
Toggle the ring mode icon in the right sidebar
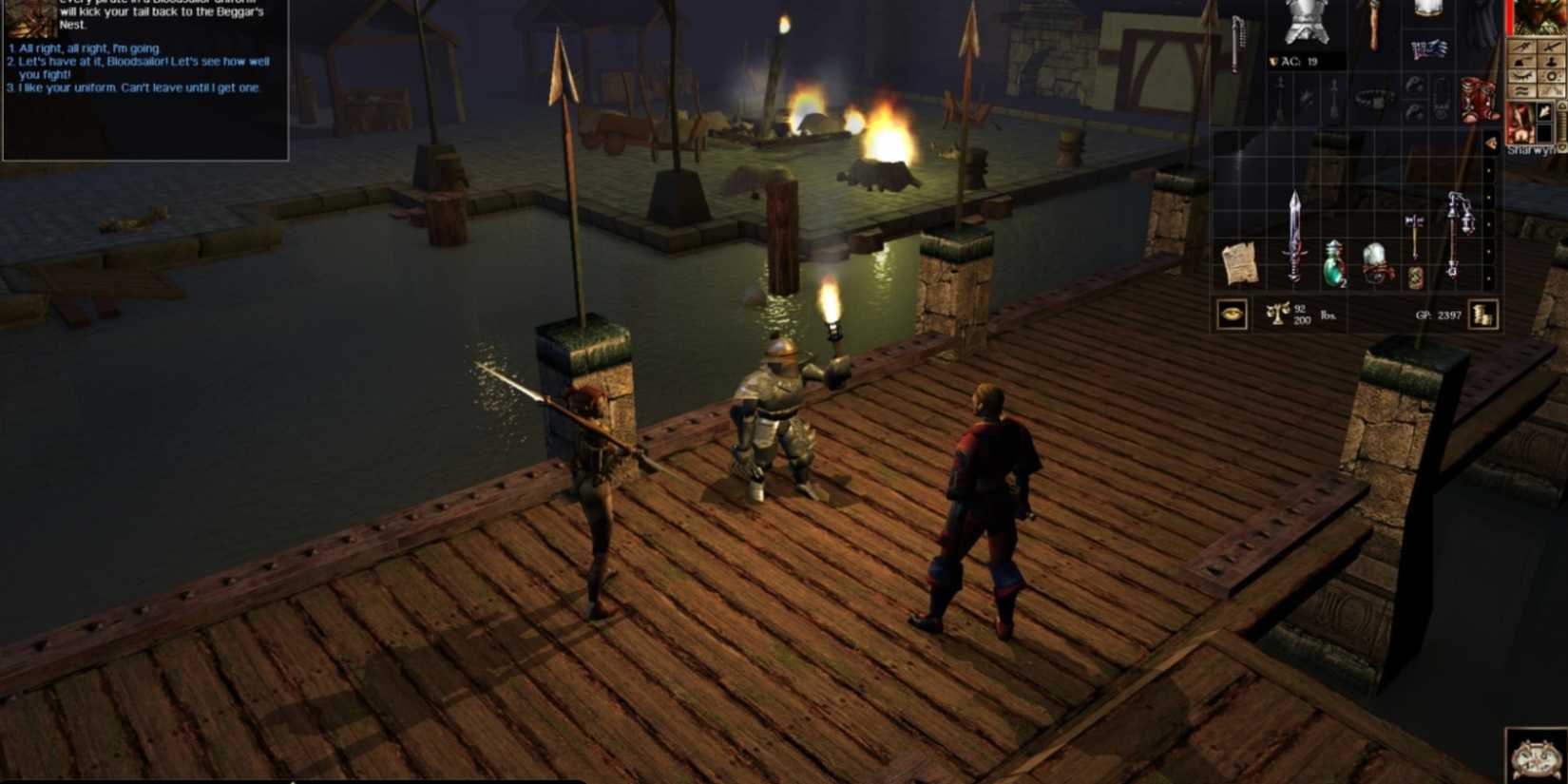point(1551,76)
